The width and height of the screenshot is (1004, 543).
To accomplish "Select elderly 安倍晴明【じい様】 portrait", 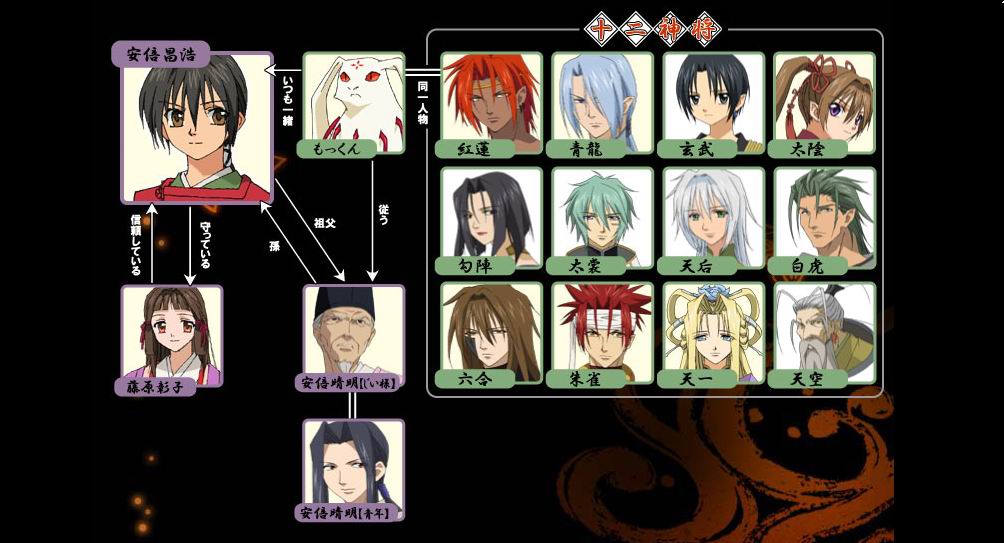I will (x=353, y=331).
